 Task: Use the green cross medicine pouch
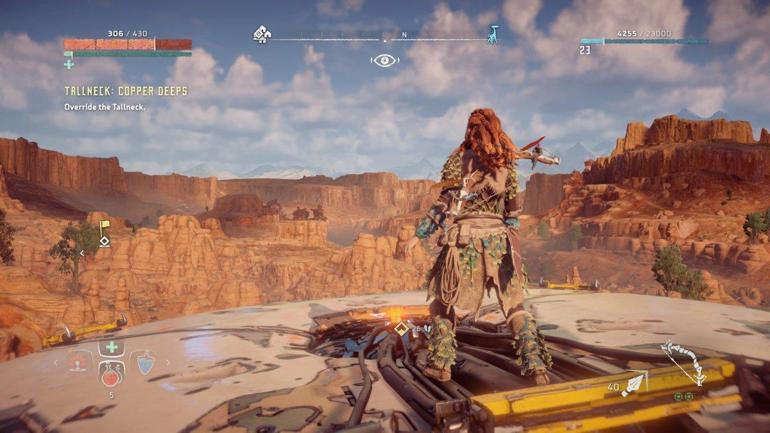[x=111, y=348]
